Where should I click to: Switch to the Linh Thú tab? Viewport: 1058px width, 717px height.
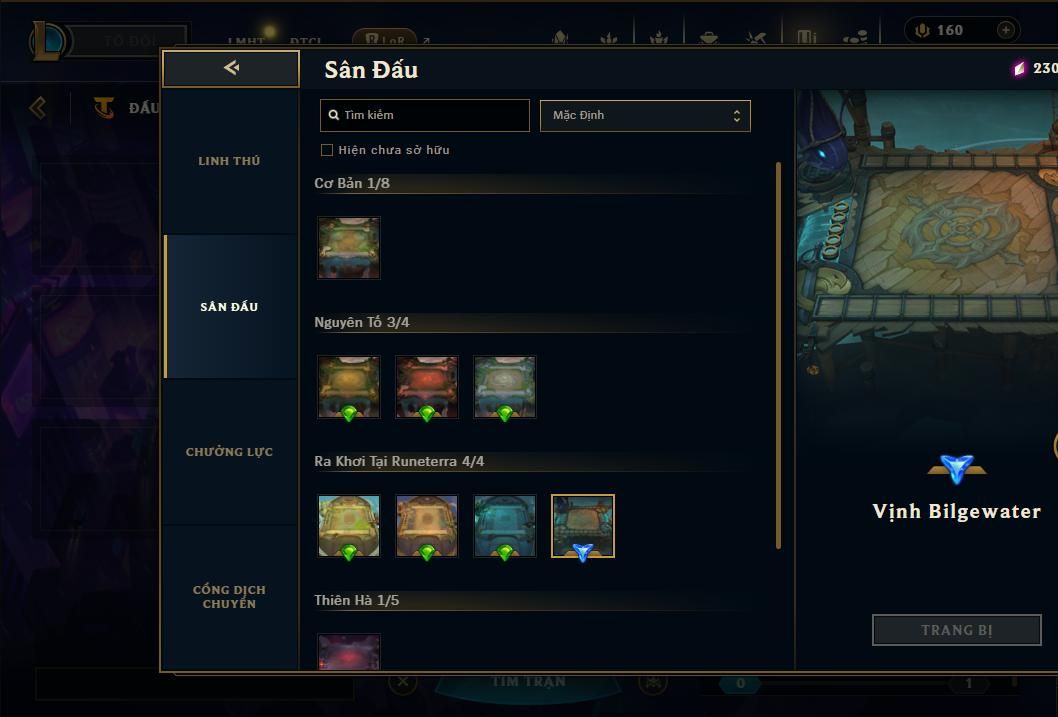click(229, 161)
